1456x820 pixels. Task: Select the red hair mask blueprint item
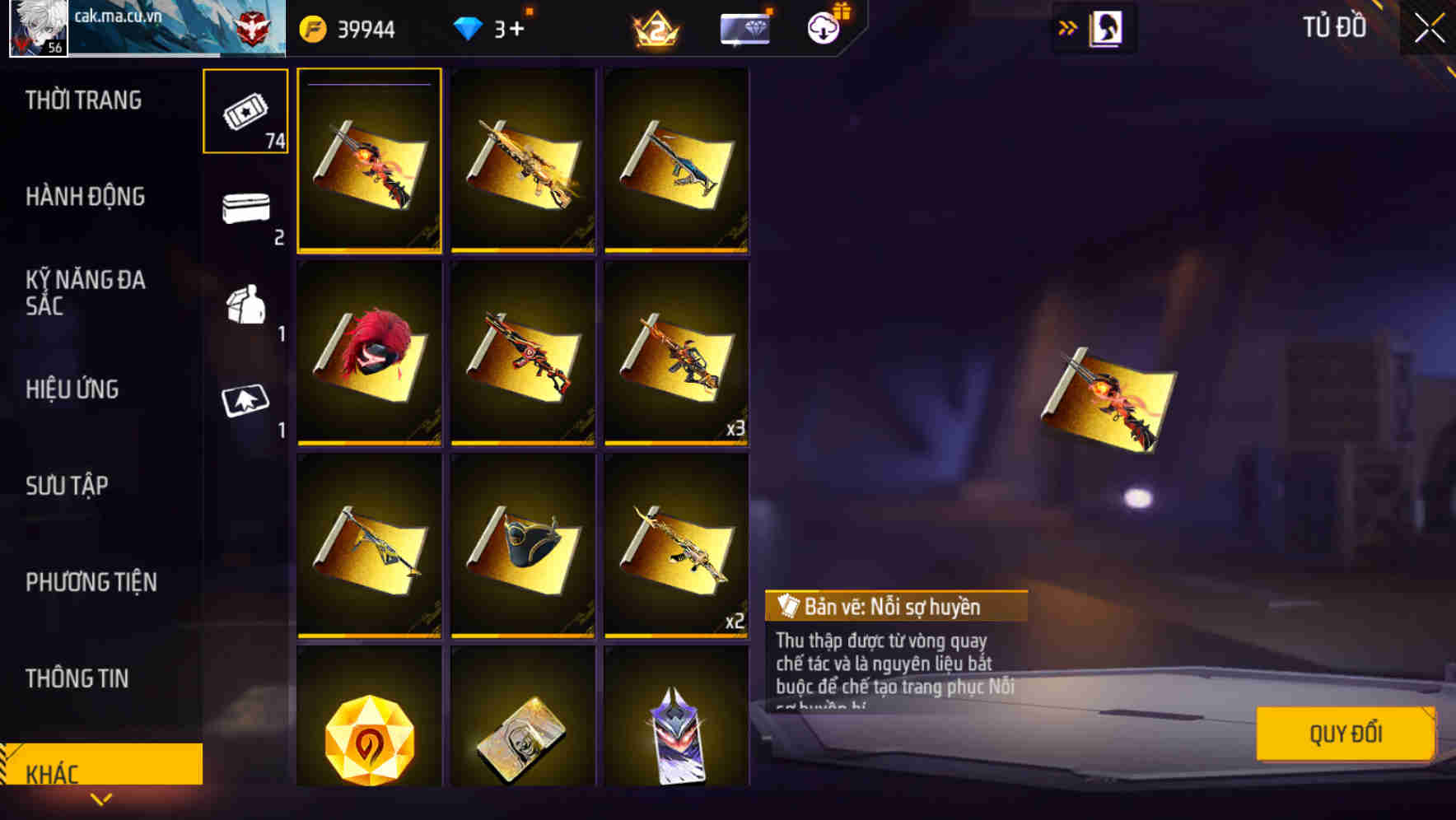370,352
